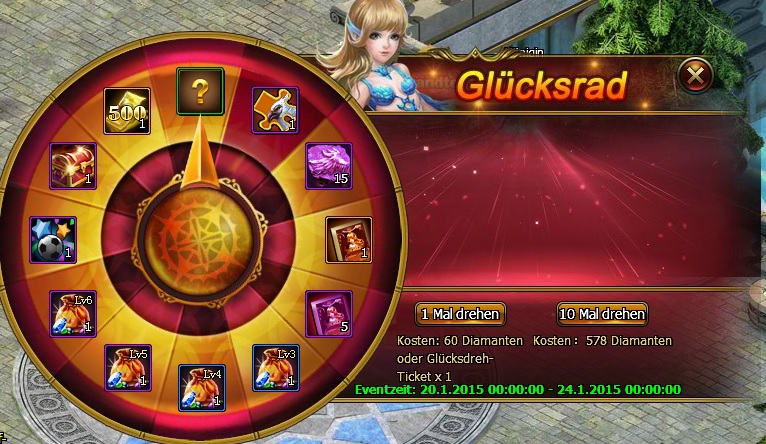
Task: Select the Lv6 gem bag prize
Action: click(73, 314)
